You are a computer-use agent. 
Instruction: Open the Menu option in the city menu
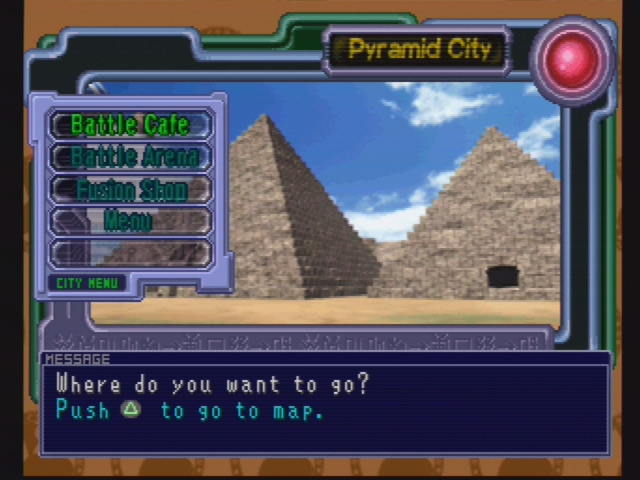[x=129, y=221]
